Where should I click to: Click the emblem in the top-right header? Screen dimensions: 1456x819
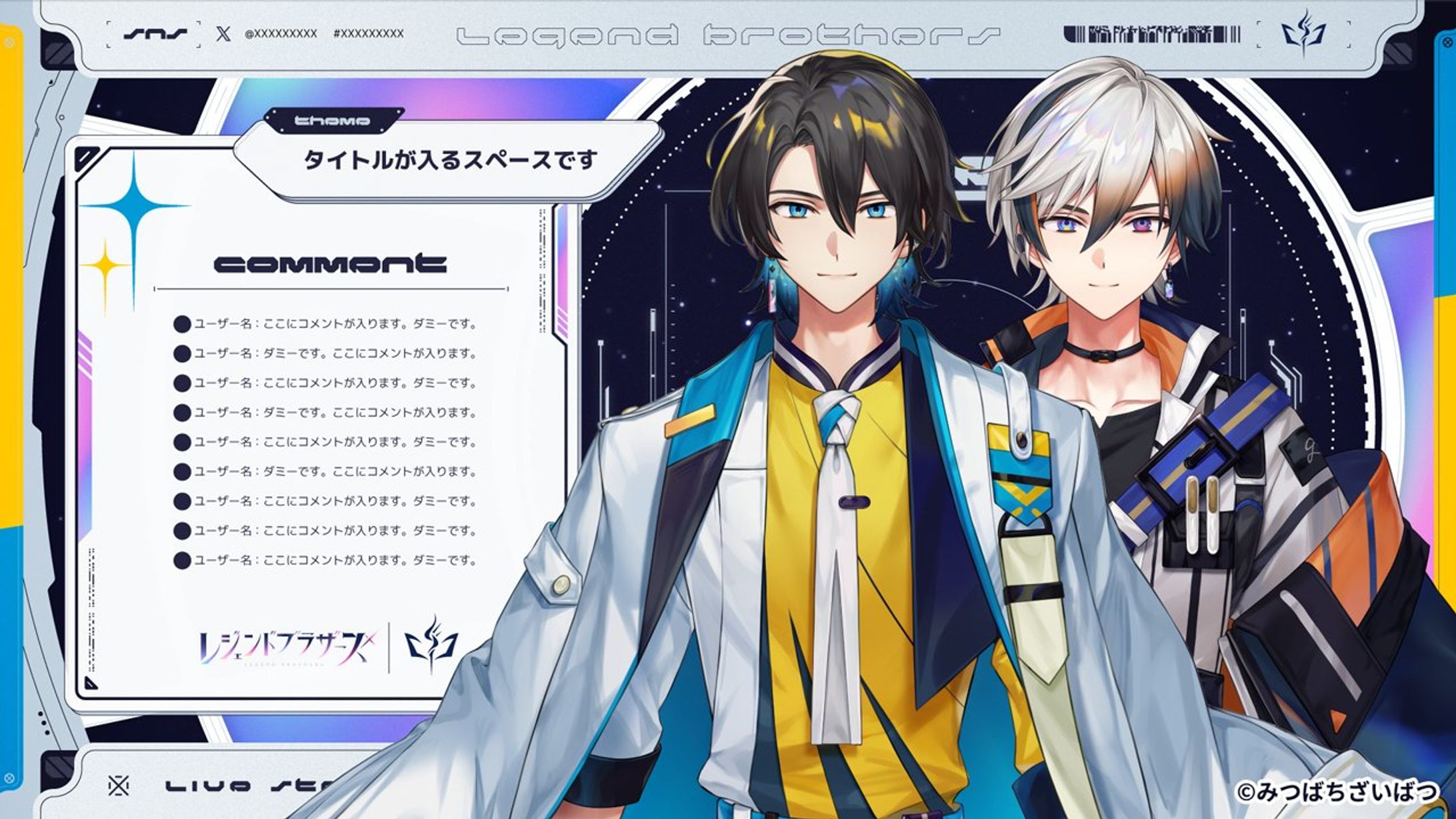pos(1303,33)
